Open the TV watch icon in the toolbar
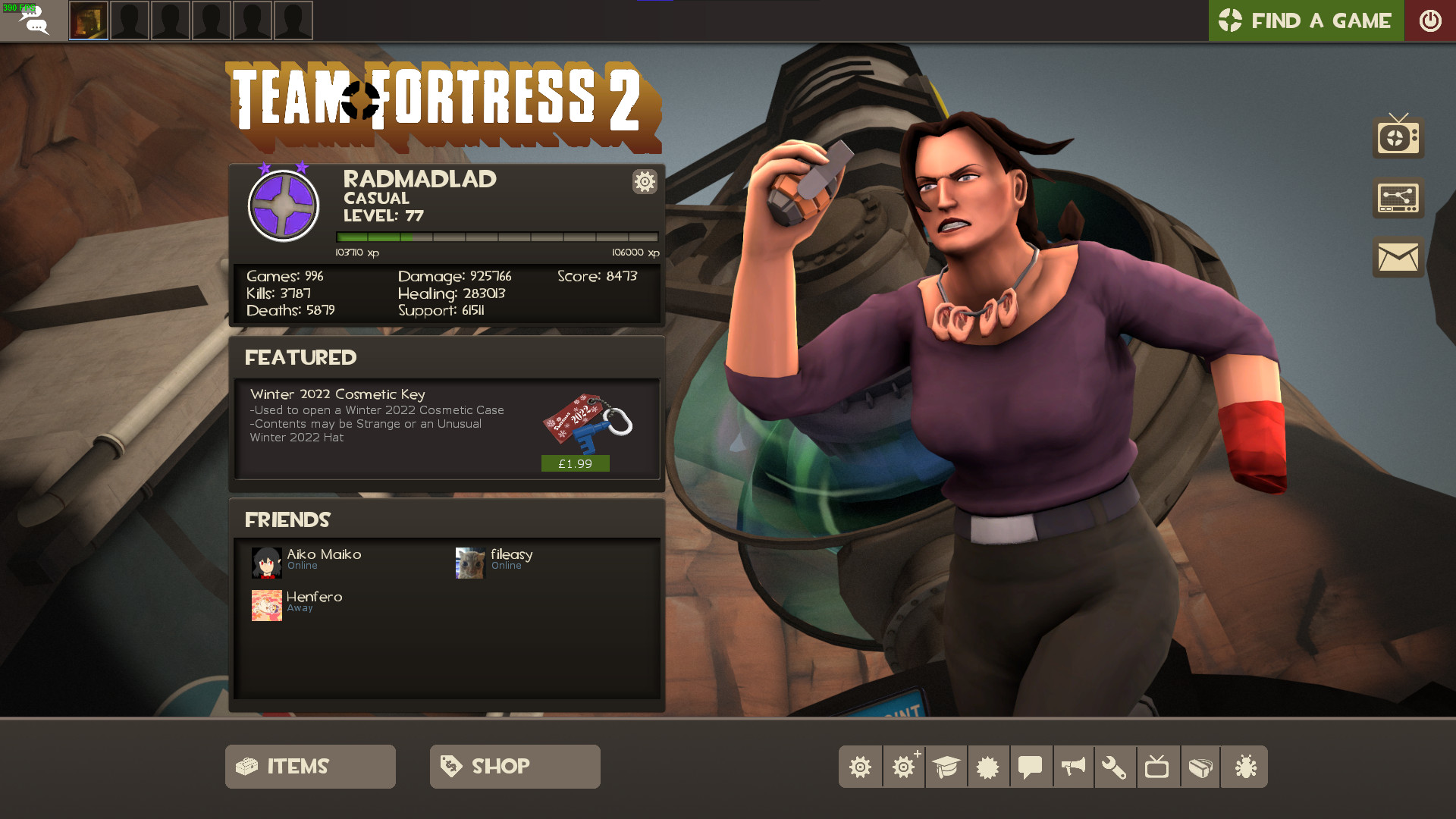Viewport: 1456px width, 819px height. click(1158, 767)
